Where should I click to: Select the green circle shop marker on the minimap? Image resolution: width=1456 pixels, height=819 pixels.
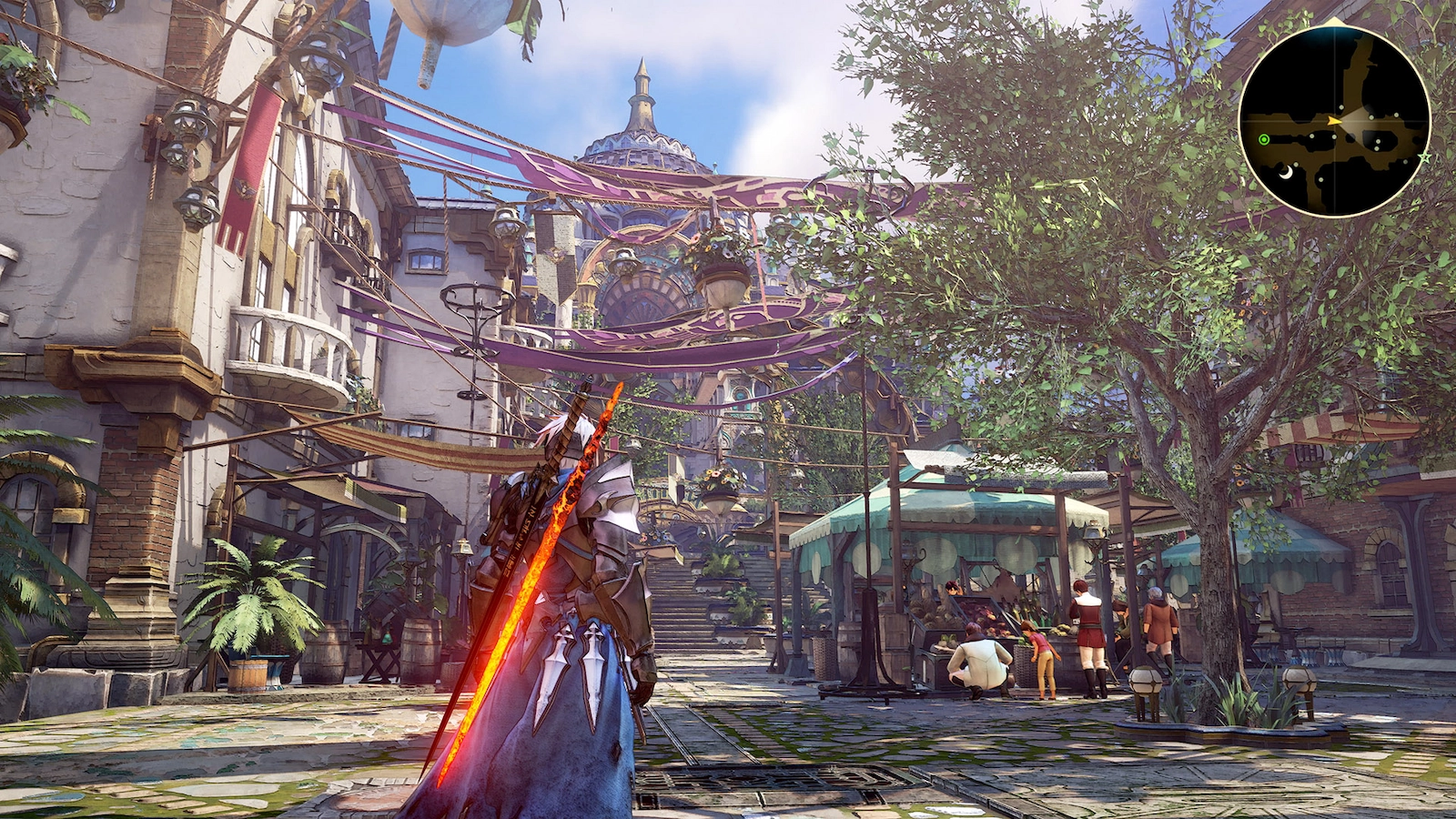coord(1264,139)
